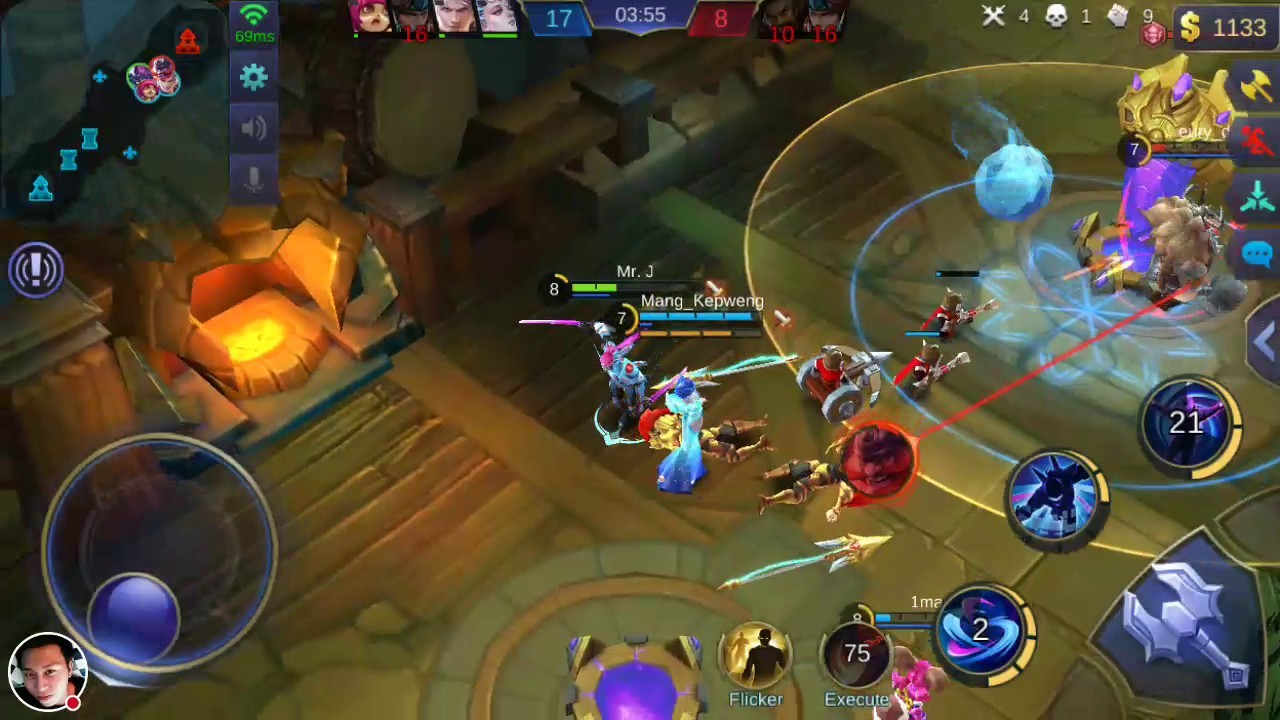View the enemy team portraits section
The width and height of the screenshot is (1280, 720).
(x=800, y=15)
